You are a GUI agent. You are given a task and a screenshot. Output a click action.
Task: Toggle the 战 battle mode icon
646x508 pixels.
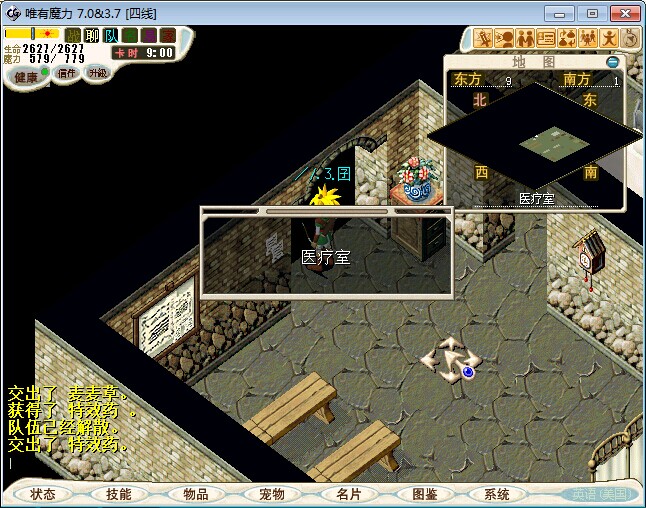[x=73, y=35]
